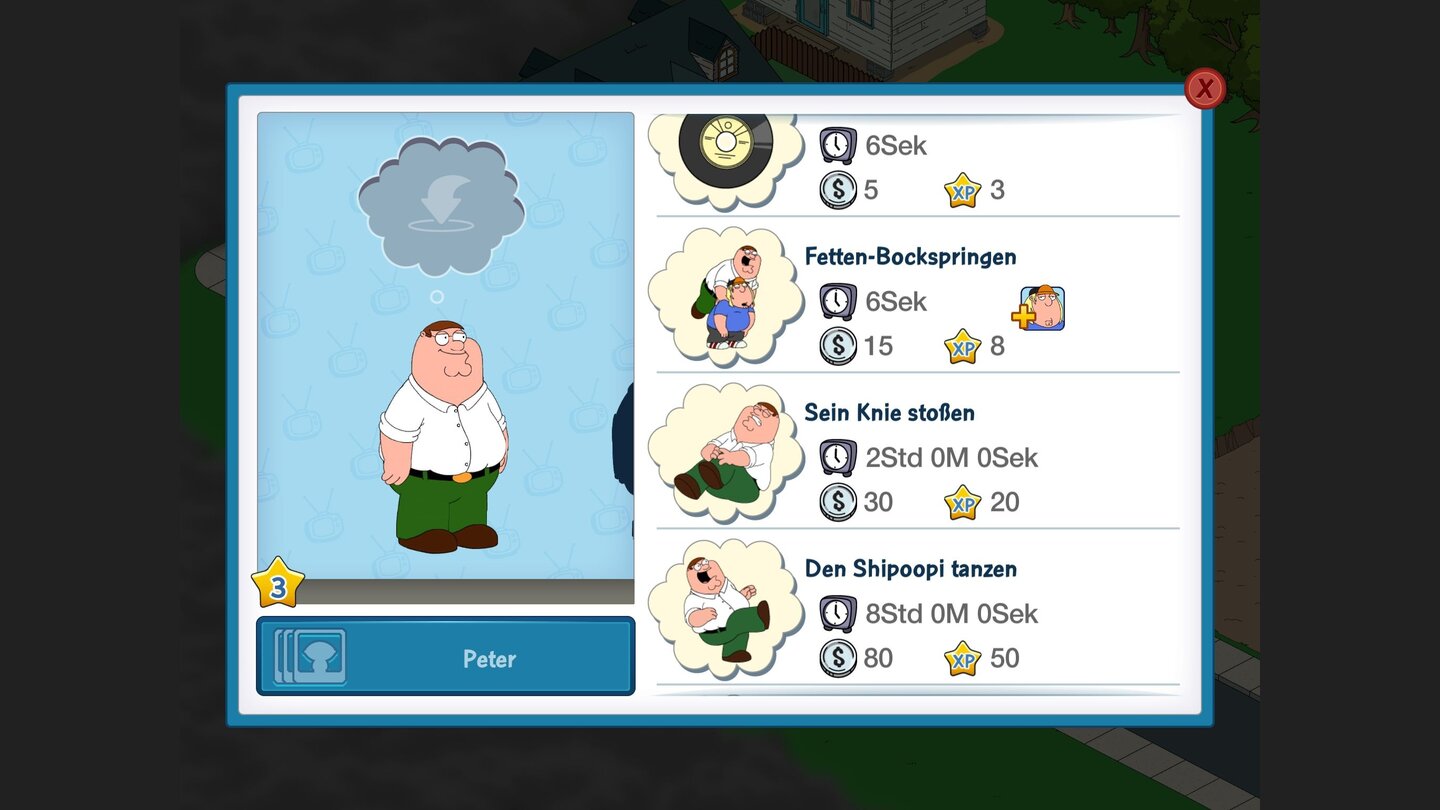Start the Fetten-Bockspringen task

point(910,257)
